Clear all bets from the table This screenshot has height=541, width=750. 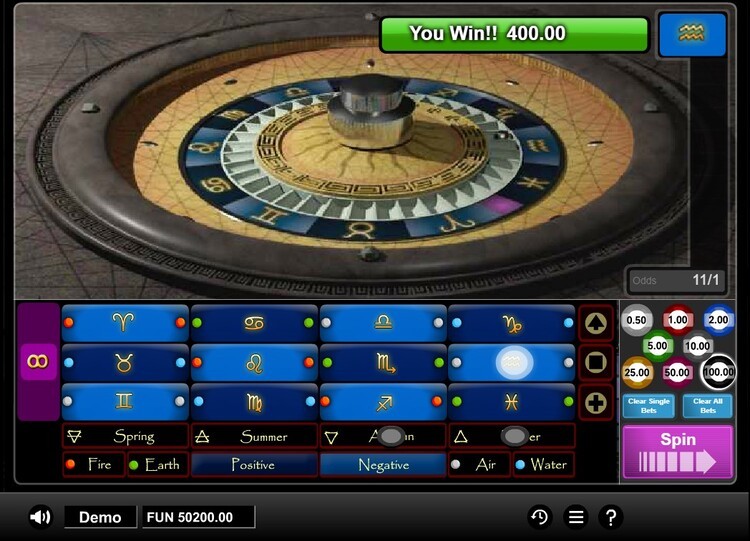click(x=708, y=406)
